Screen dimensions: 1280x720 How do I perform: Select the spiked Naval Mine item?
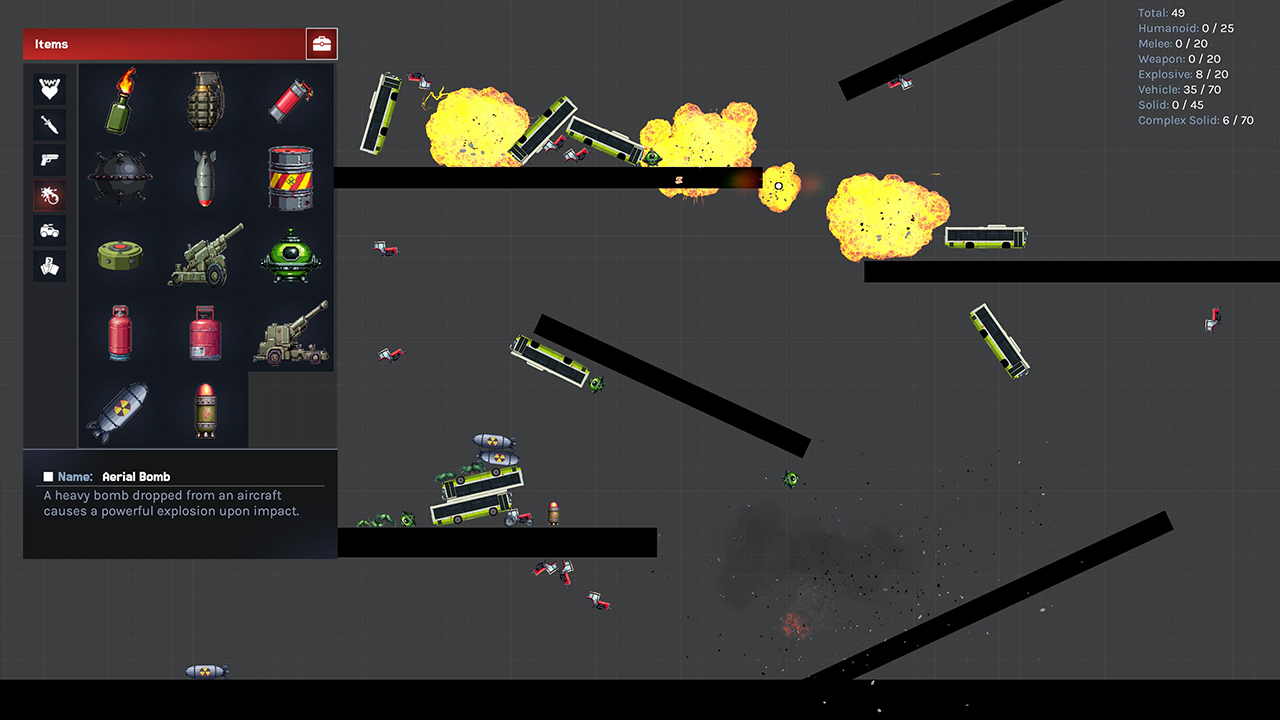click(119, 176)
